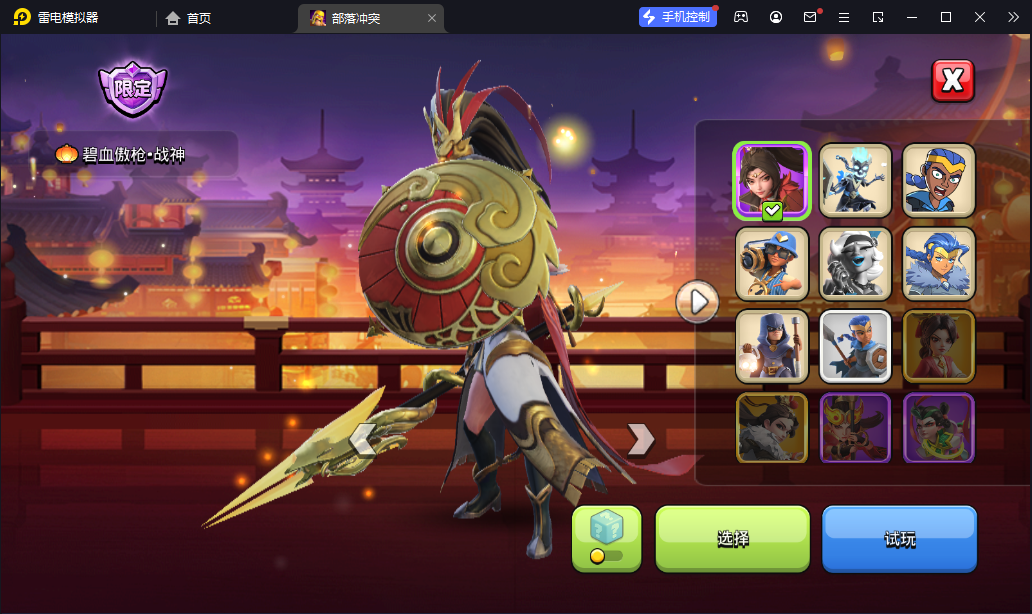This screenshot has width=1032, height=614.
Task: Pick the hooded skin holding a staff
Action: coord(771,346)
